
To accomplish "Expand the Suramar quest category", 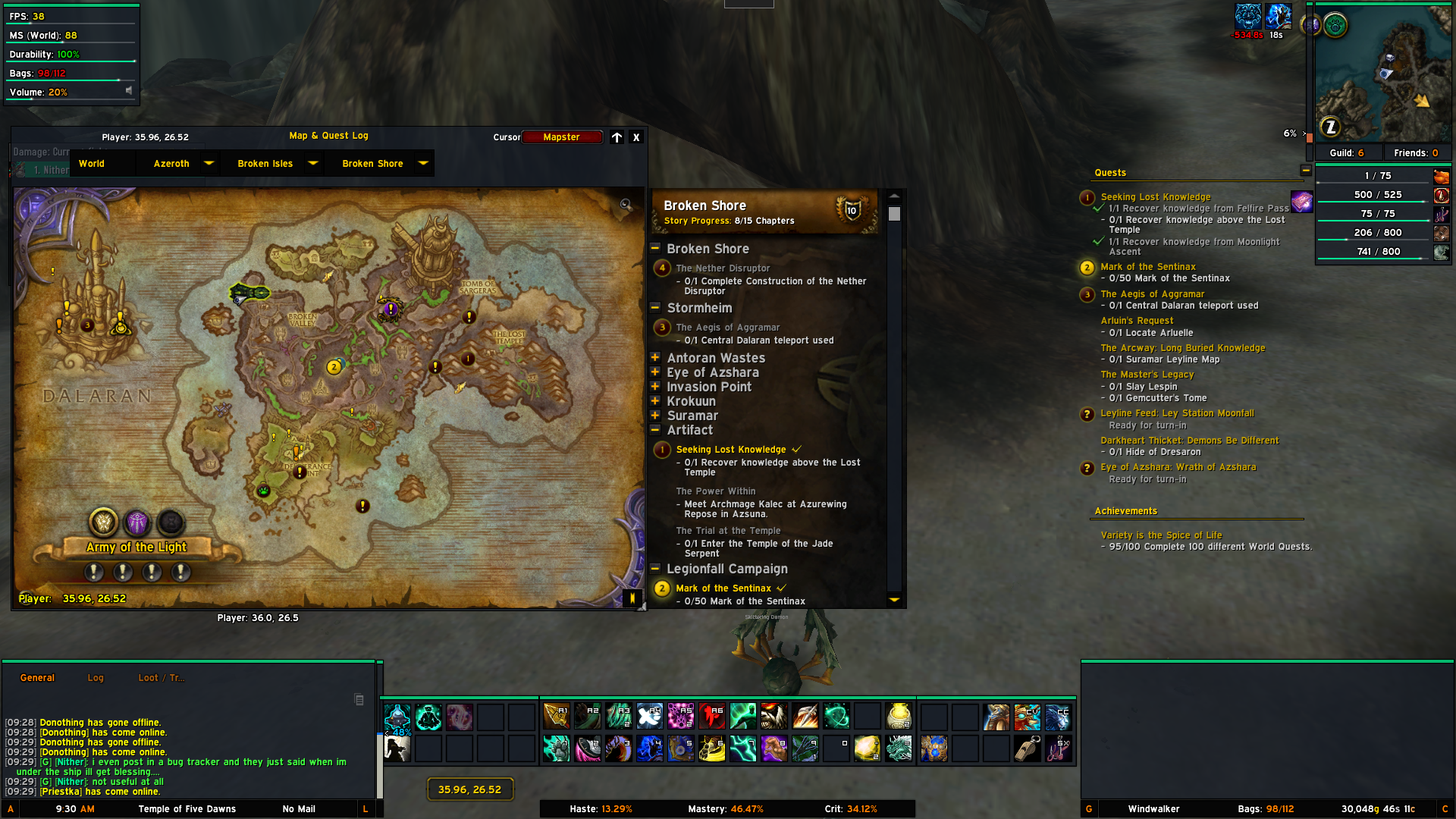I will [655, 416].
